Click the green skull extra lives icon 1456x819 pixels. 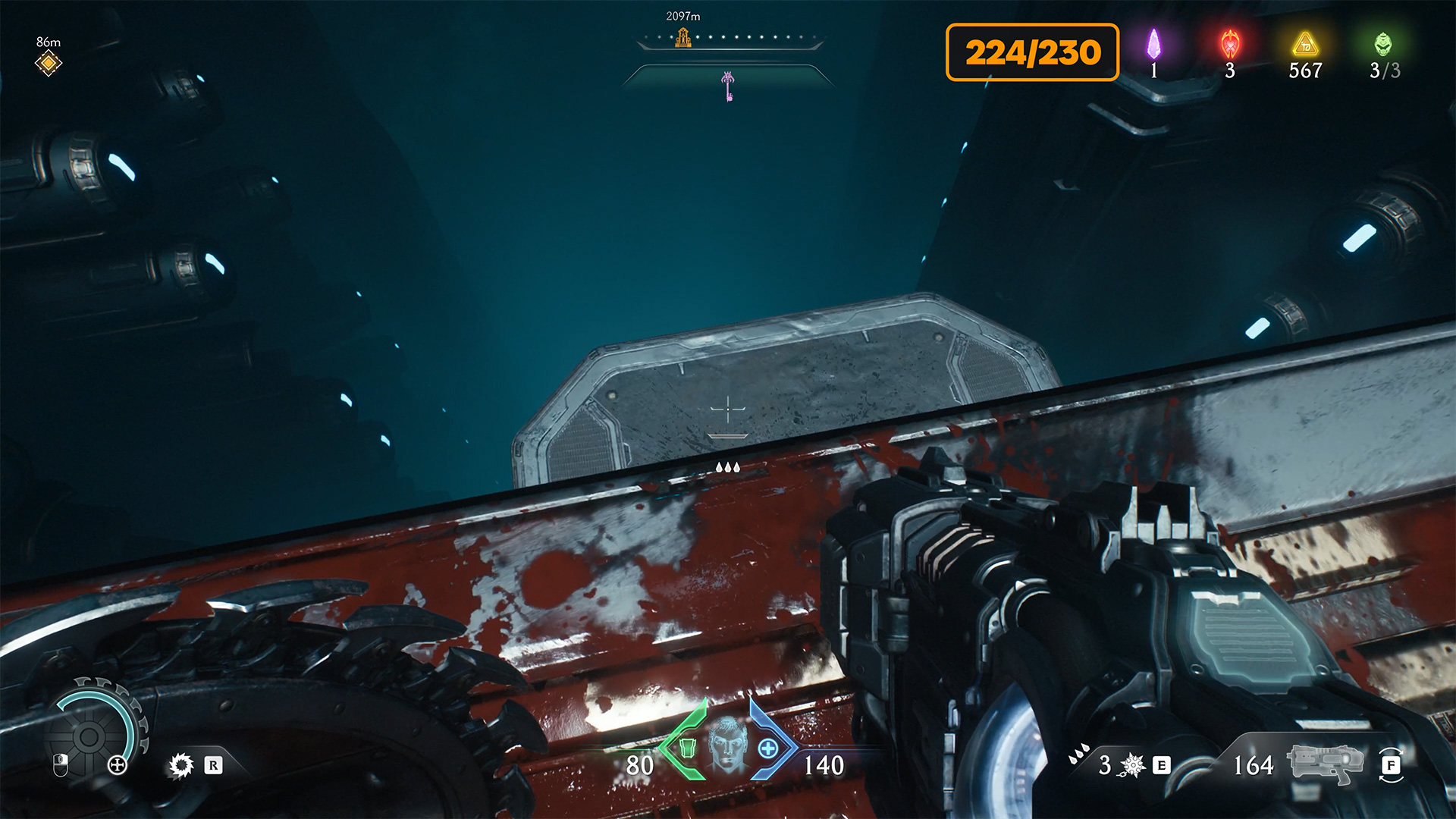[x=1383, y=45]
